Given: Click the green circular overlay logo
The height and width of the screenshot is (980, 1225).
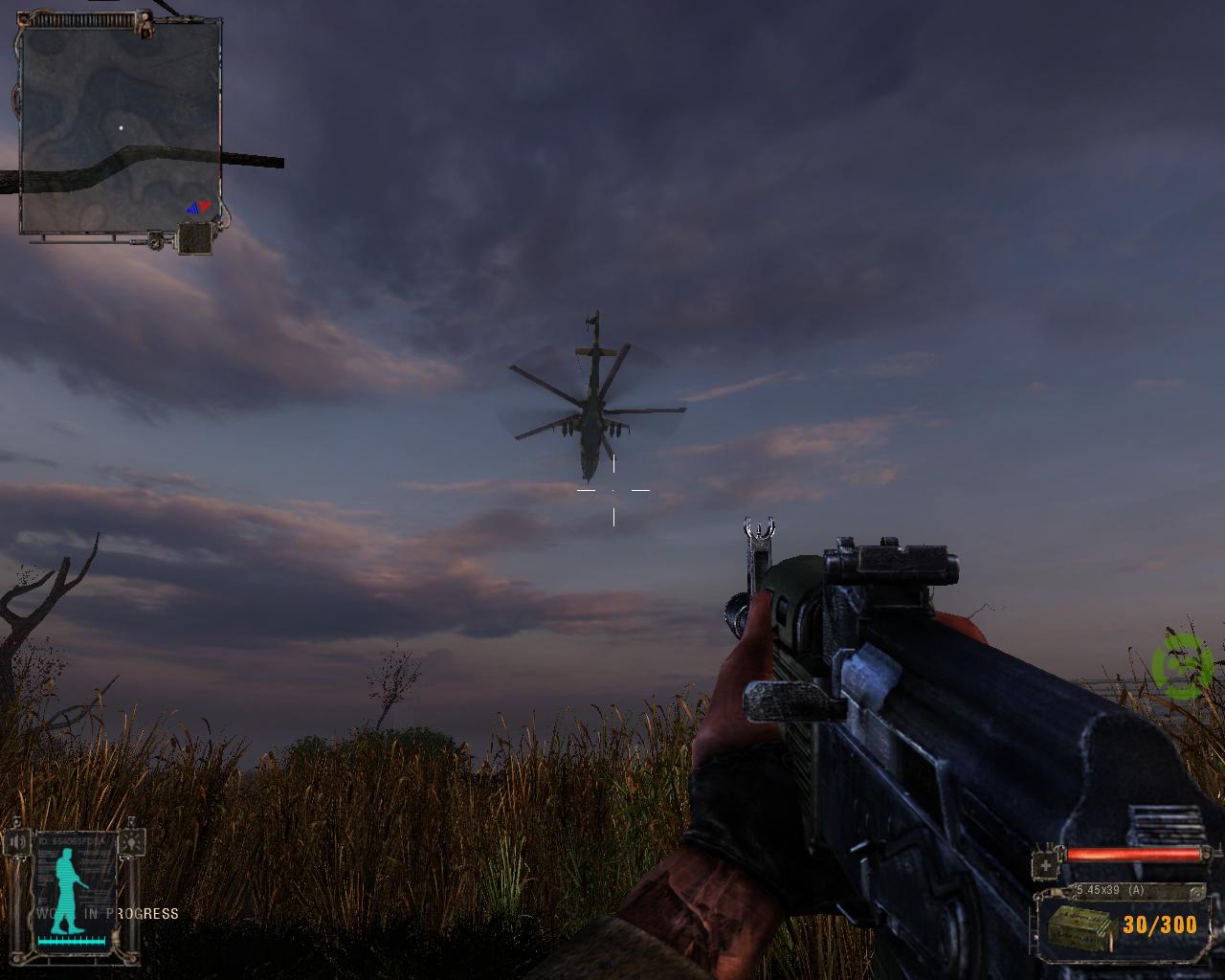Looking at the screenshot, I should 1183,665.
